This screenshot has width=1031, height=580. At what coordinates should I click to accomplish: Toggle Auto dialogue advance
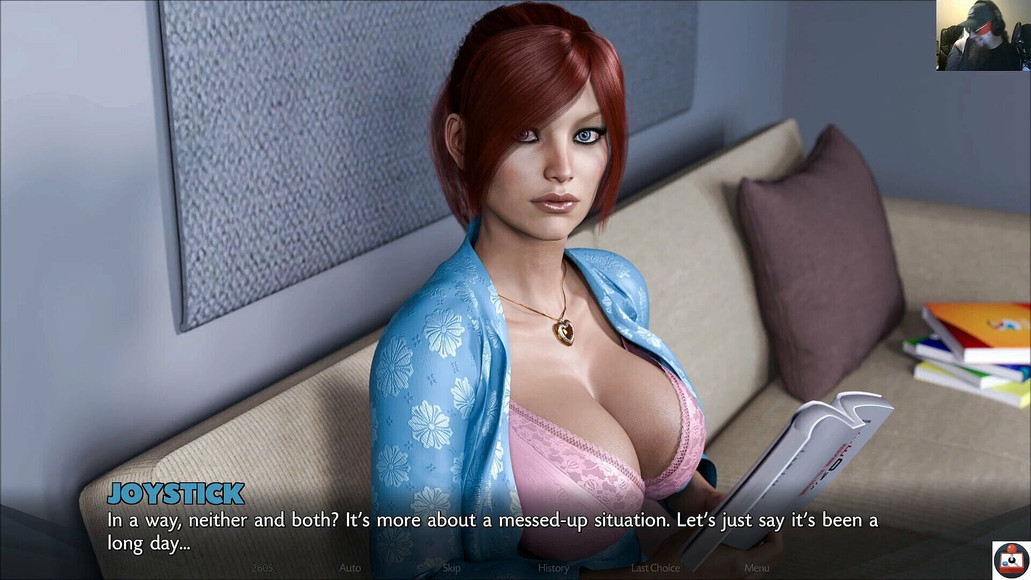click(x=350, y=568)
